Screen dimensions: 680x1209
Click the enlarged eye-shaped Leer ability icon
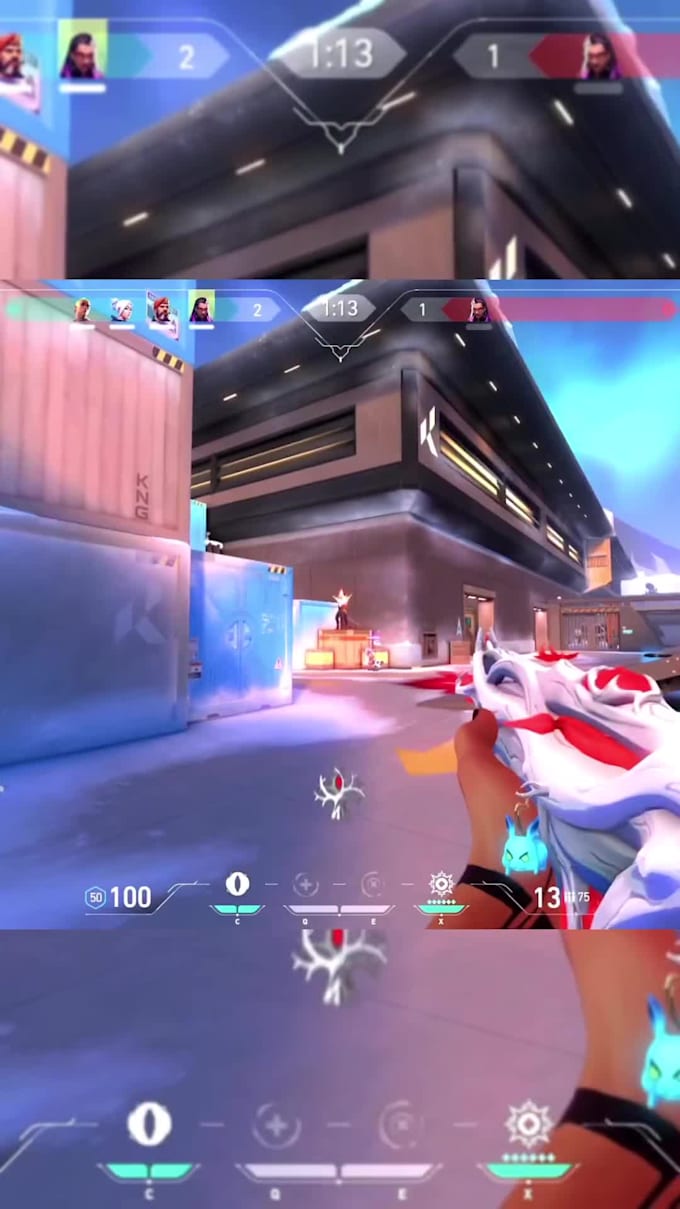149,1126
